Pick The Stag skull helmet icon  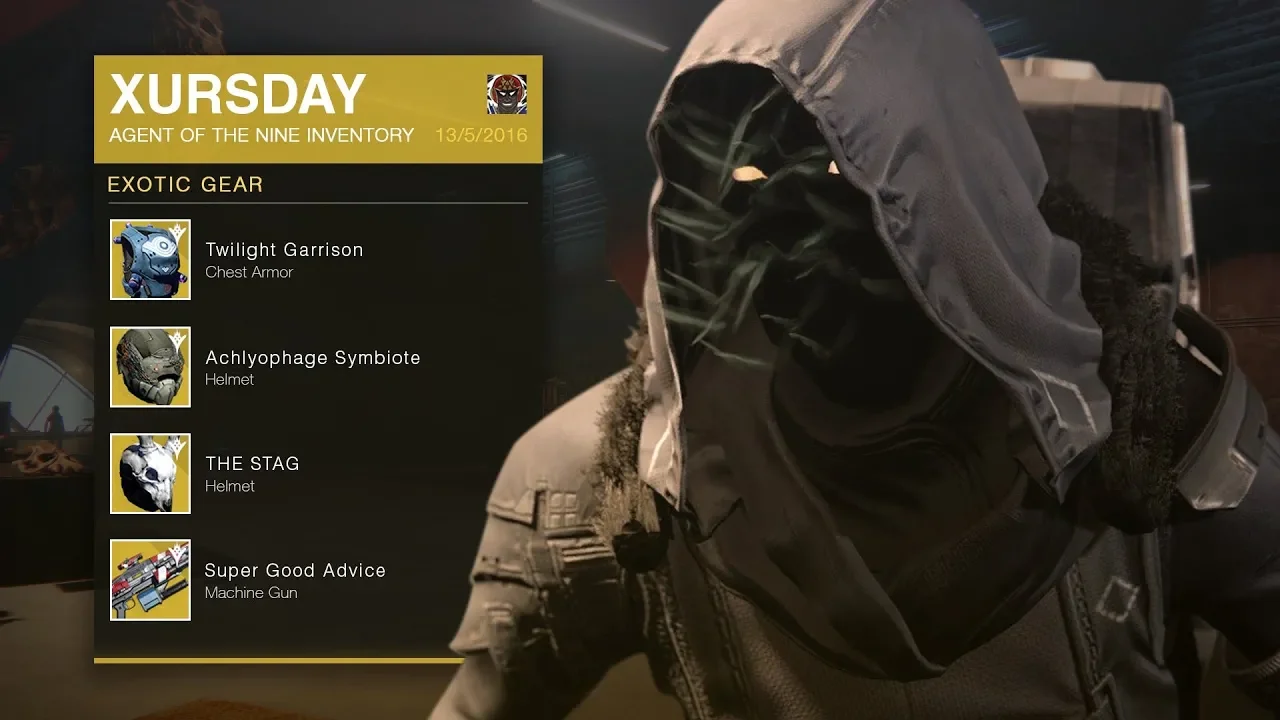pos(150,473)
